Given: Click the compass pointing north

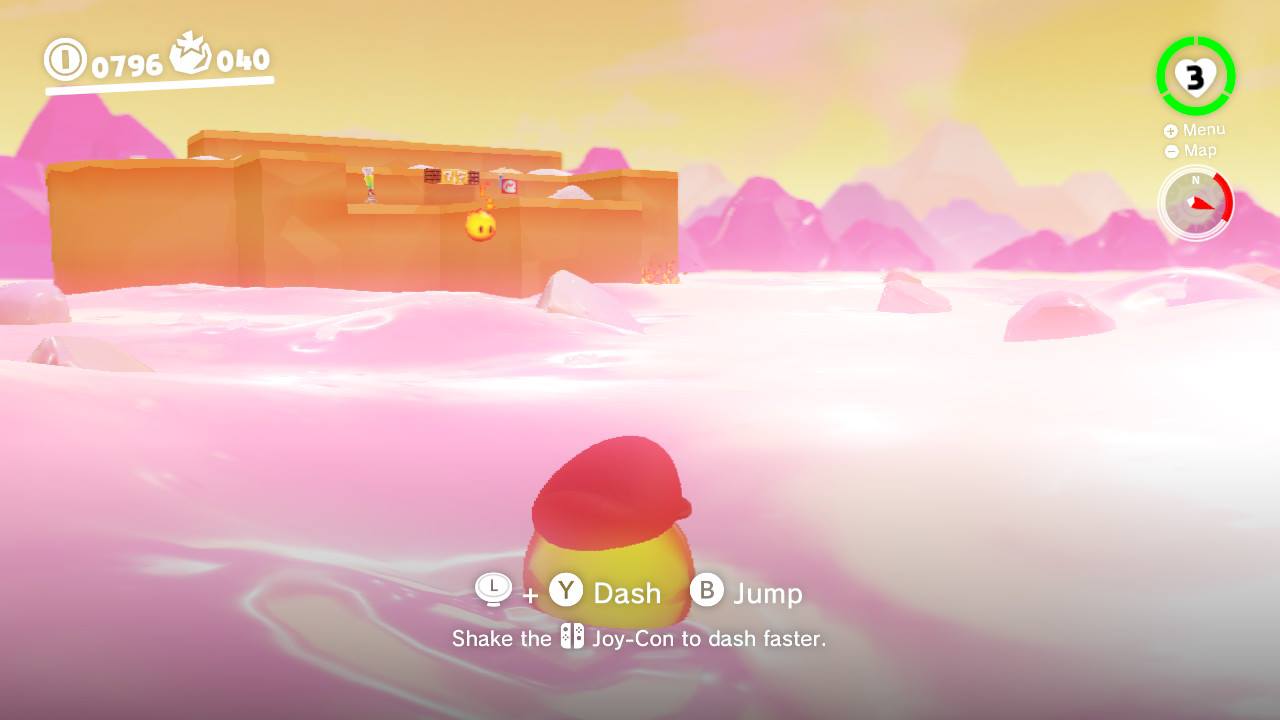Looking at the screenshot, I should pos(1196,203).
